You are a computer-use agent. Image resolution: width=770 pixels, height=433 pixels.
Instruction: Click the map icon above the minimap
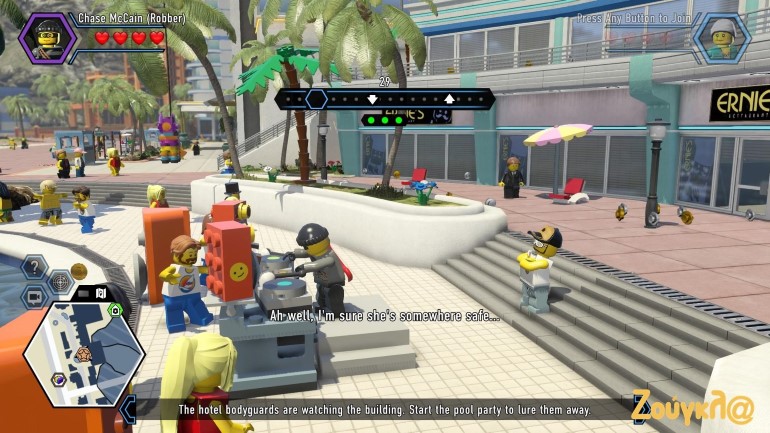point(101,293)
